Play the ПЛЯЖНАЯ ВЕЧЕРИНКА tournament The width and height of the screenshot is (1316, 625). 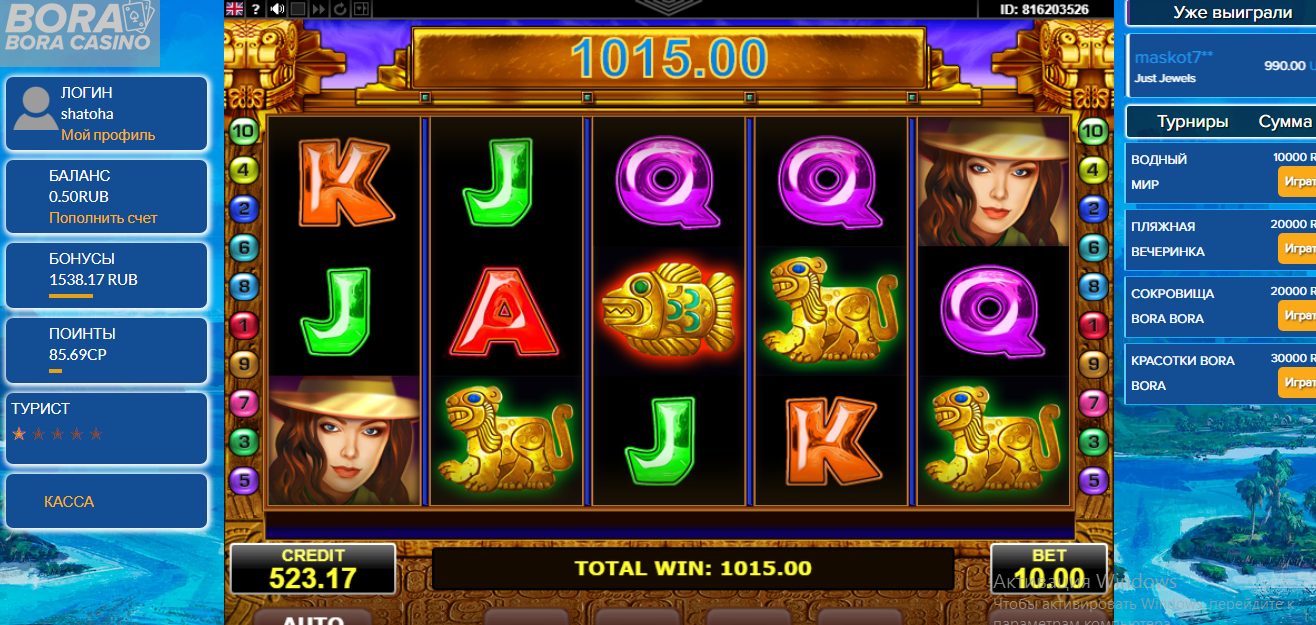[1297, 248]
